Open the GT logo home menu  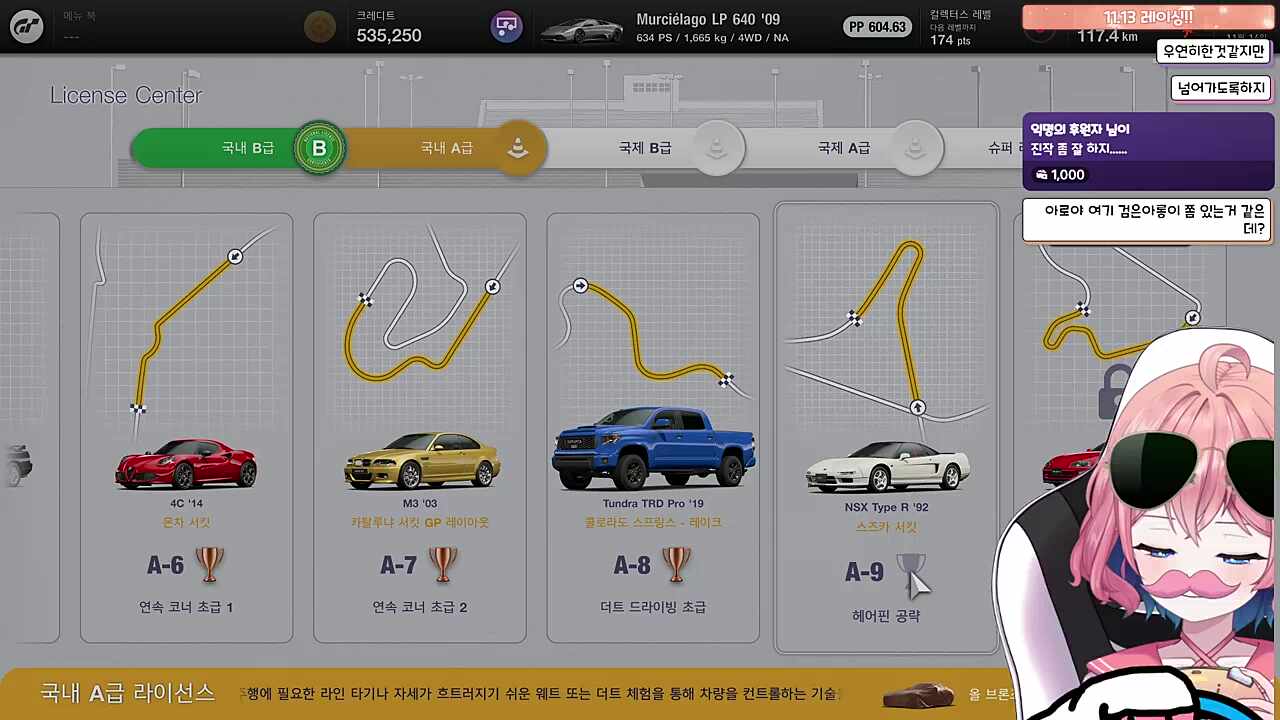coord(26,26)
